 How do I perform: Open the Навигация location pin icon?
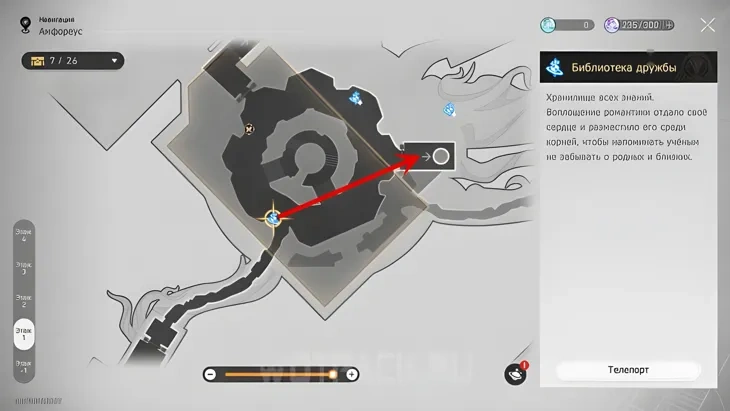23,24
